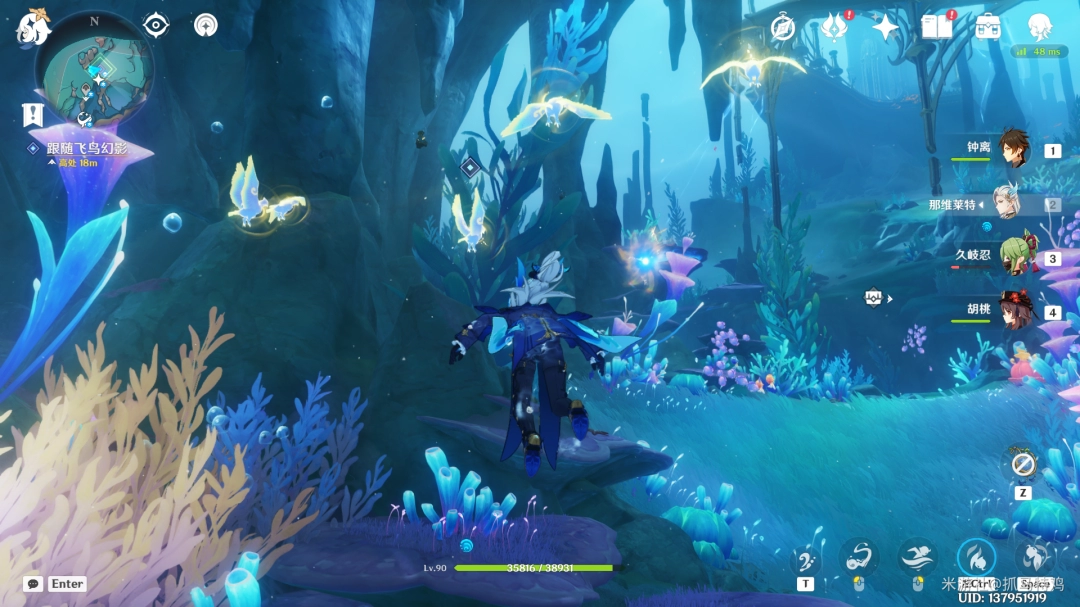Viewport: 1080px width, 607px height.
Task: Switch to party member 胡桃
Action: click(1014, 310)
